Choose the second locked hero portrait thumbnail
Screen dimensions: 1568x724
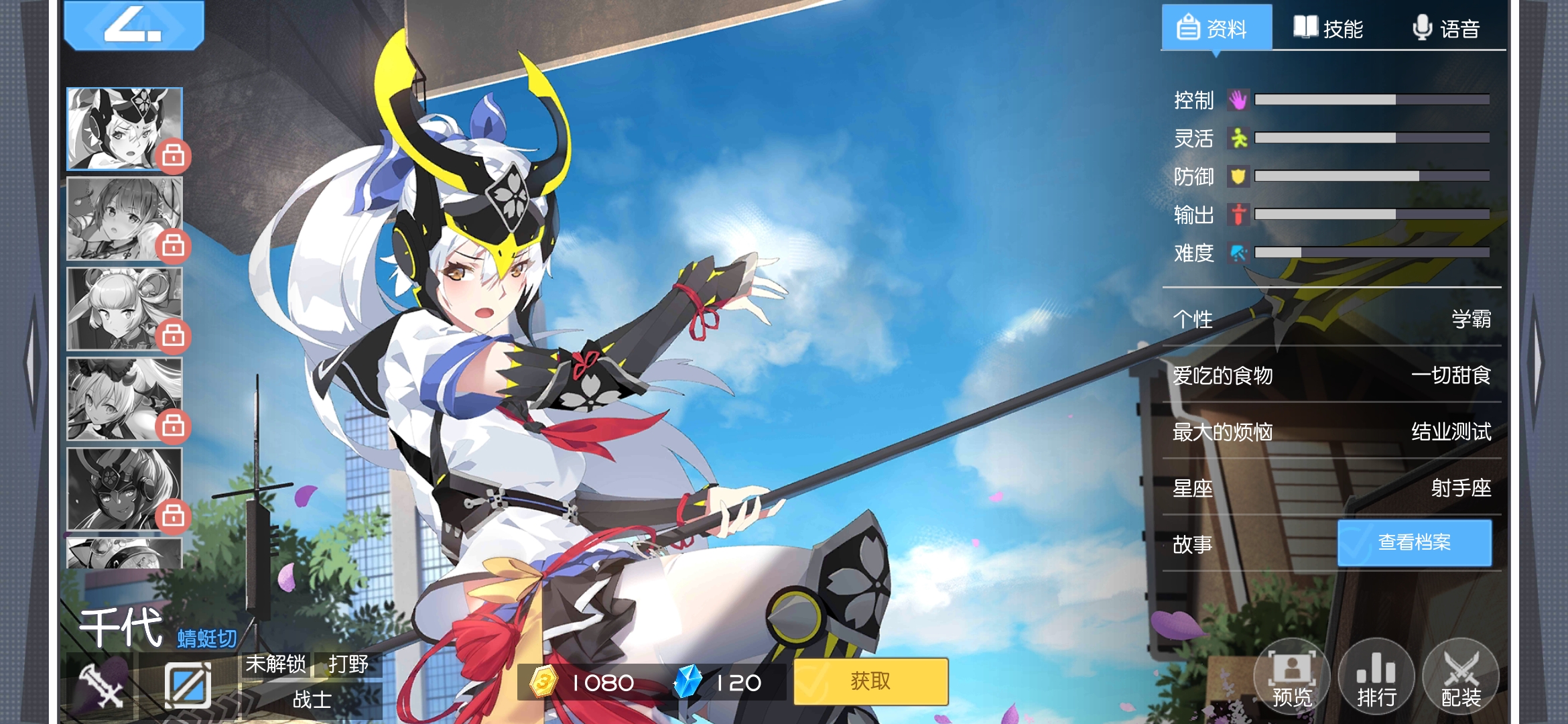124,219
